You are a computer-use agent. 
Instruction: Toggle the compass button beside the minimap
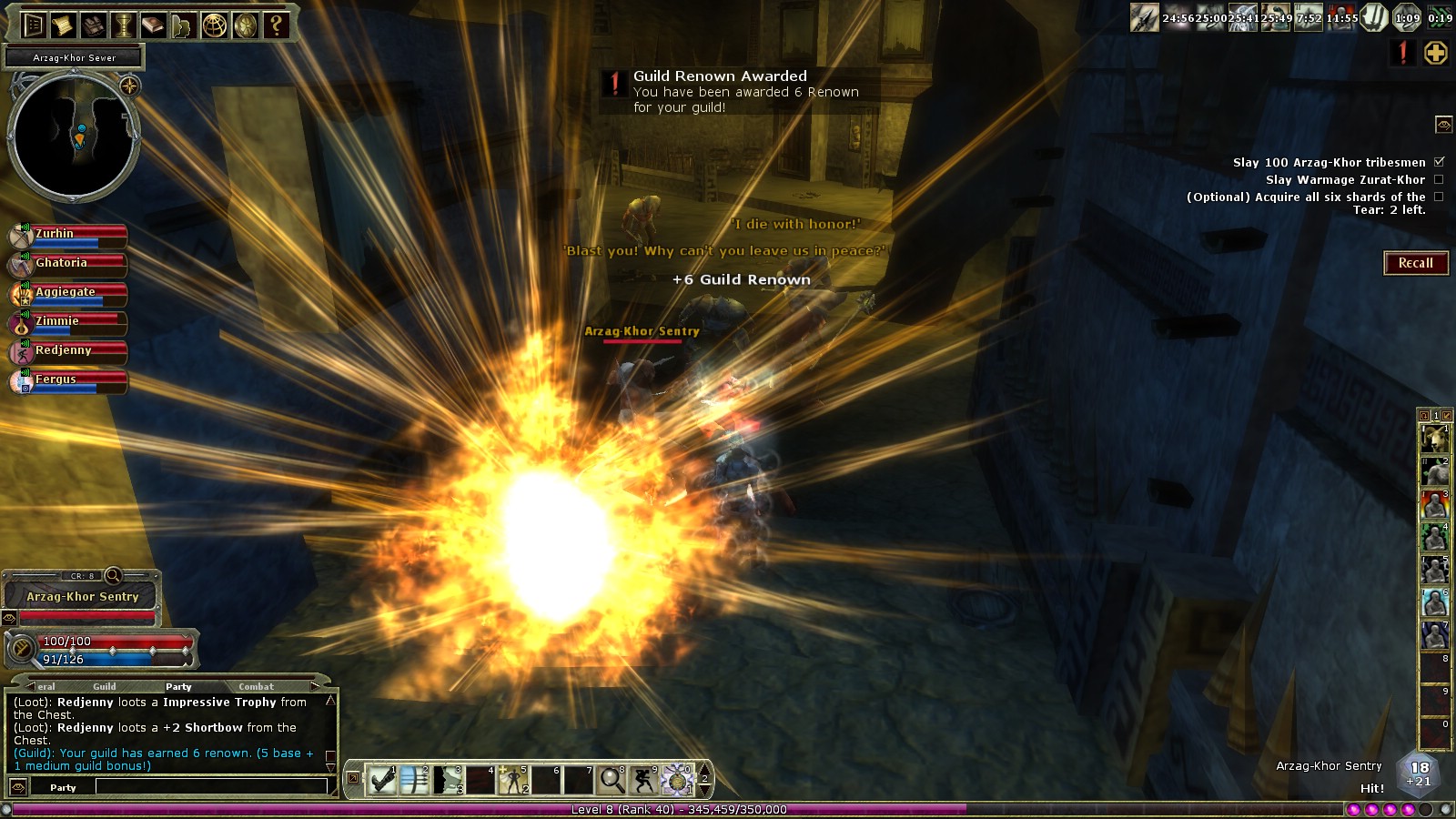point(129,86)
